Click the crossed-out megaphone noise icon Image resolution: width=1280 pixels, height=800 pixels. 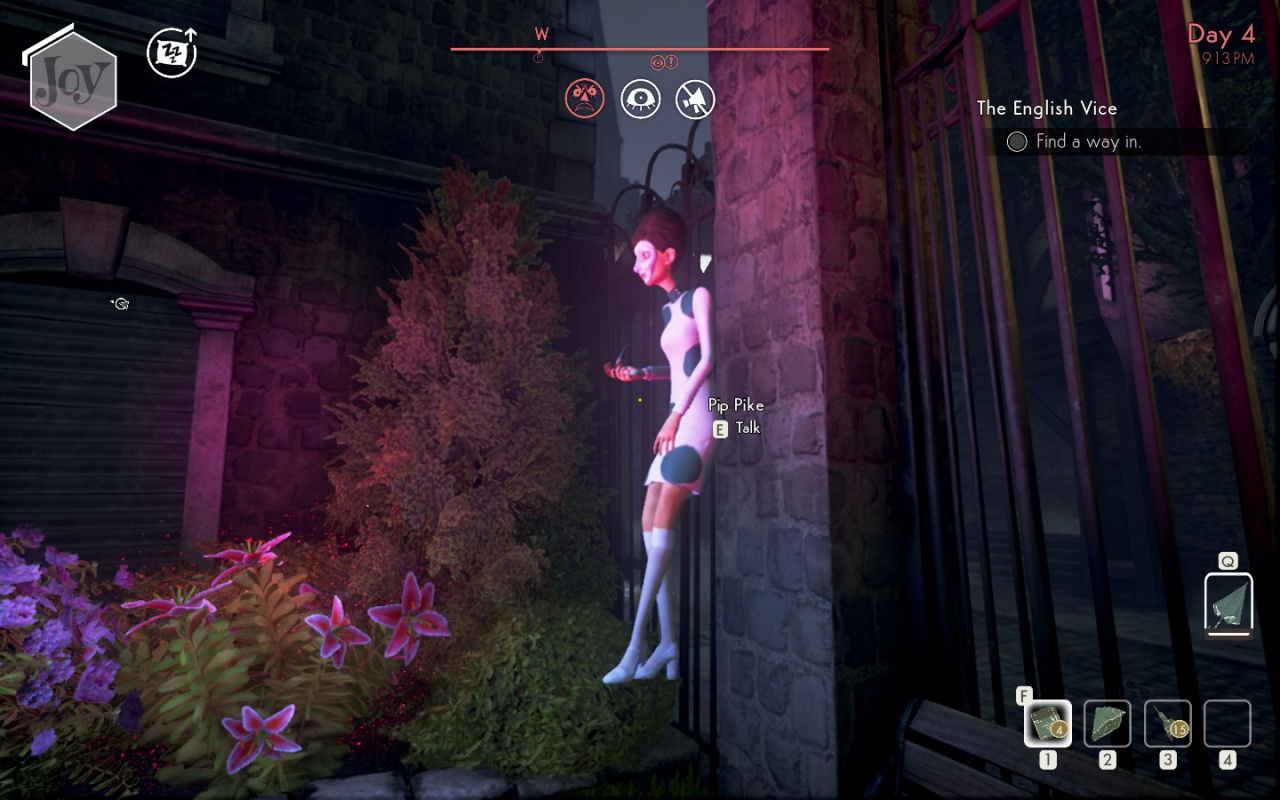[695, 98]
